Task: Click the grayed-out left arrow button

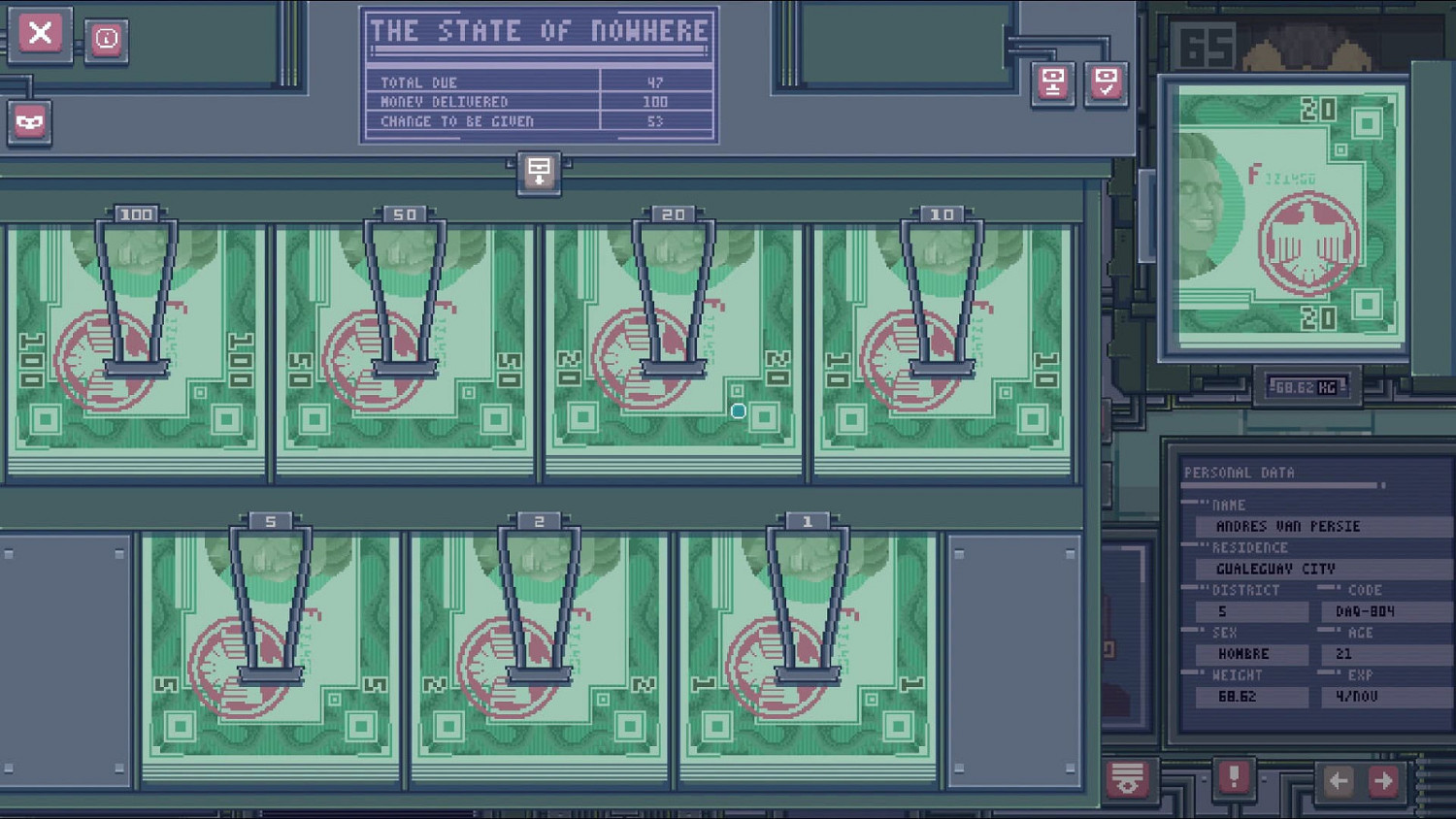Action: tap(1340, 780)
